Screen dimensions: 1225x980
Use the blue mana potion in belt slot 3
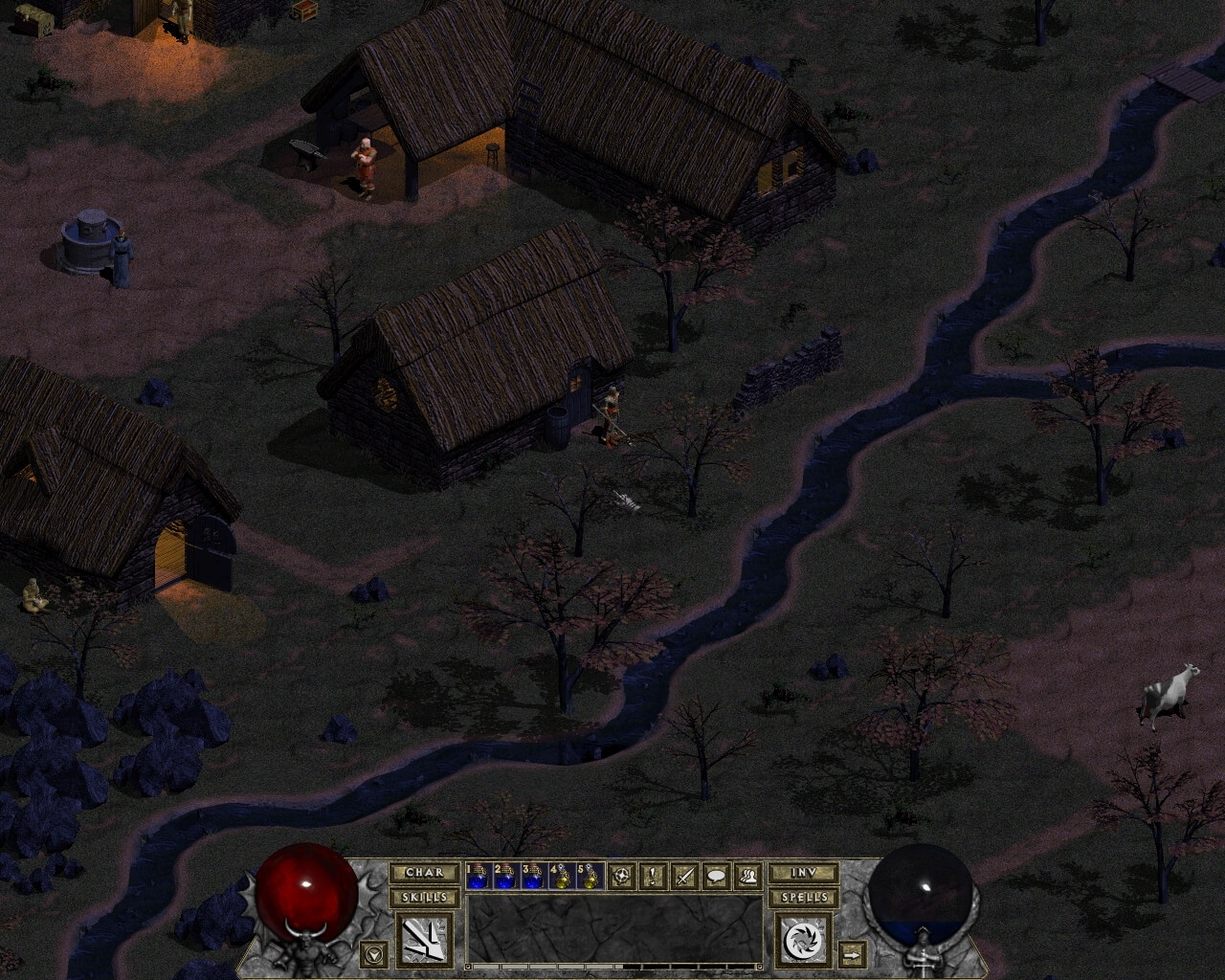(531, 876)
